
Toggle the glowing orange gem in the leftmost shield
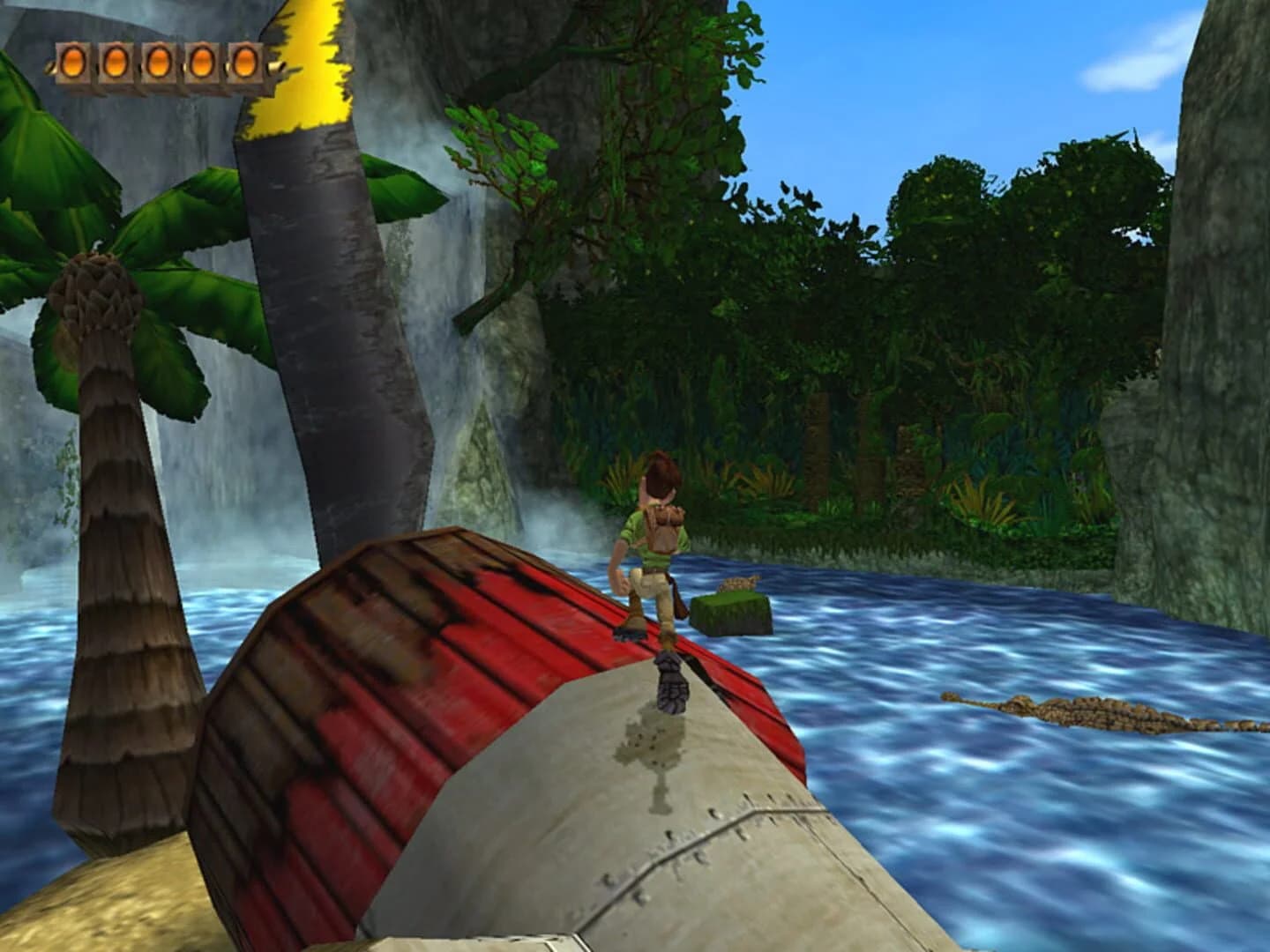click(73, 62)
